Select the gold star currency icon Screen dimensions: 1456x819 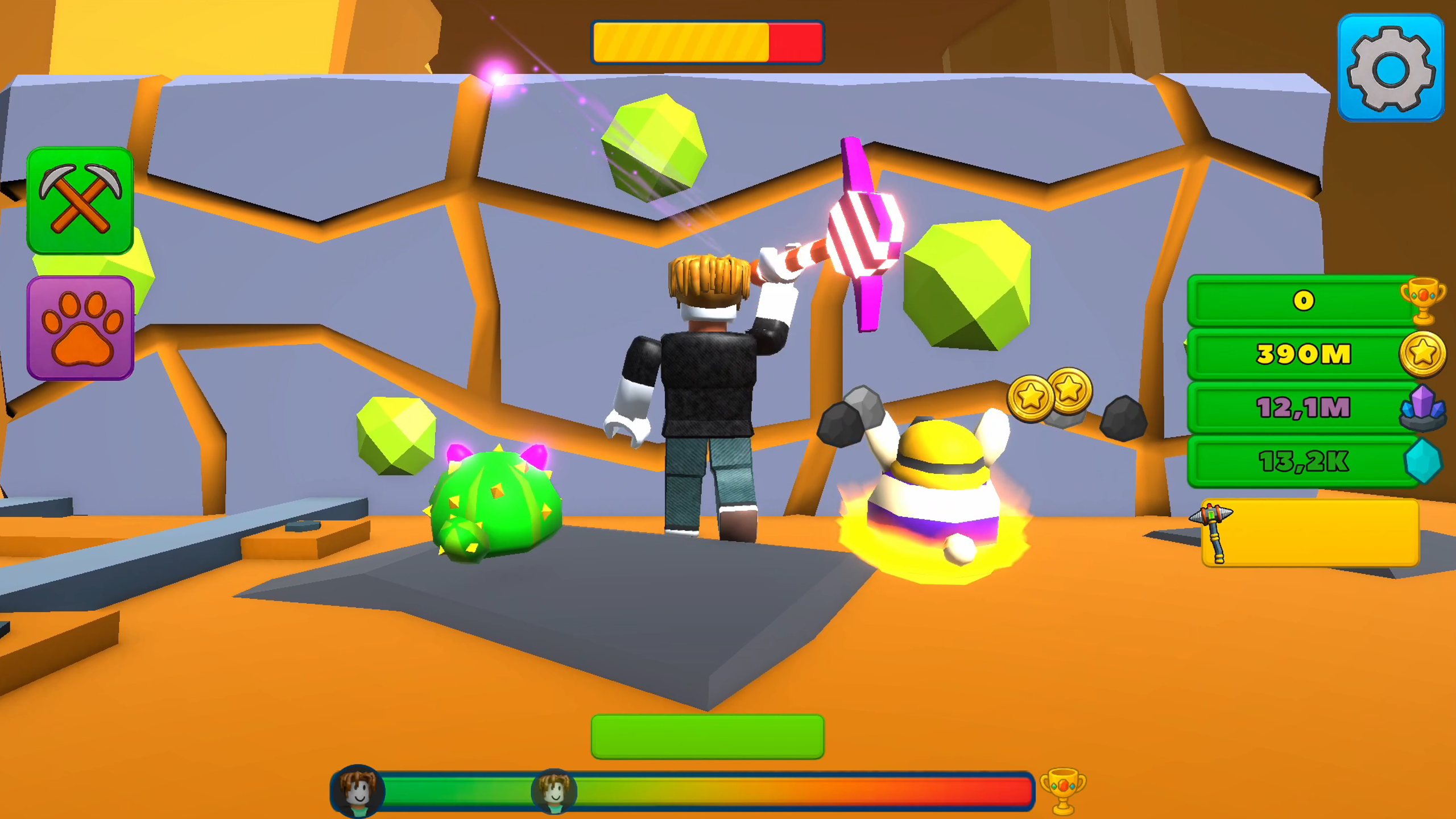(x=1422, y=353)
